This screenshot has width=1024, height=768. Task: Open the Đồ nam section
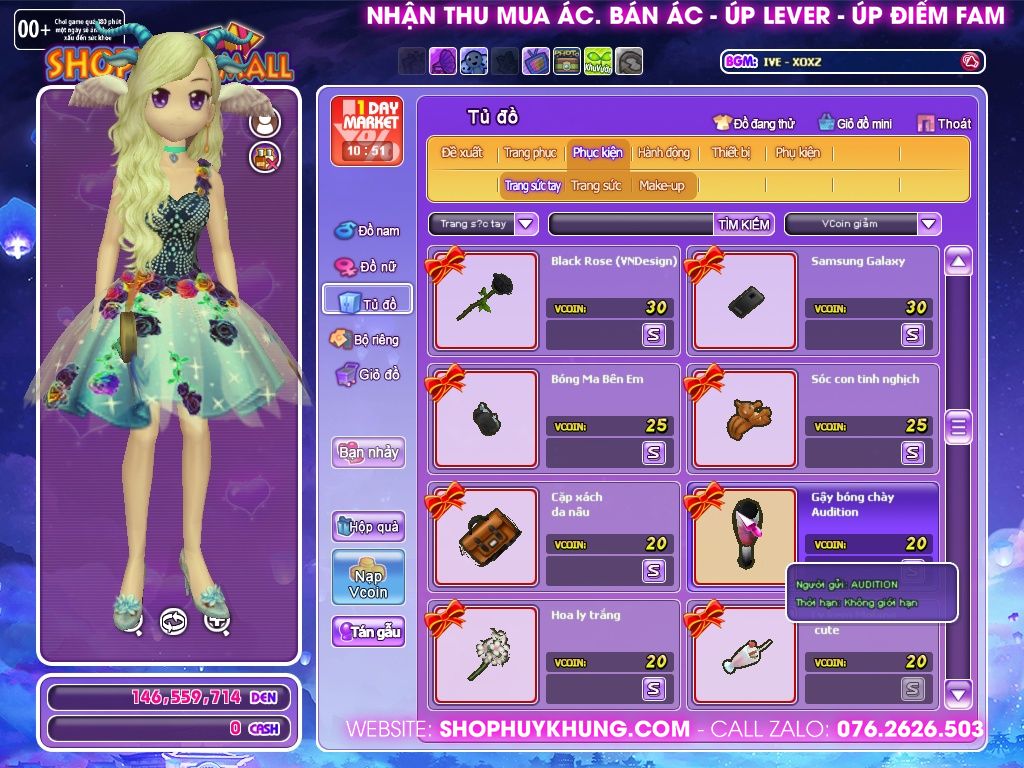click(x=367, y=231)
